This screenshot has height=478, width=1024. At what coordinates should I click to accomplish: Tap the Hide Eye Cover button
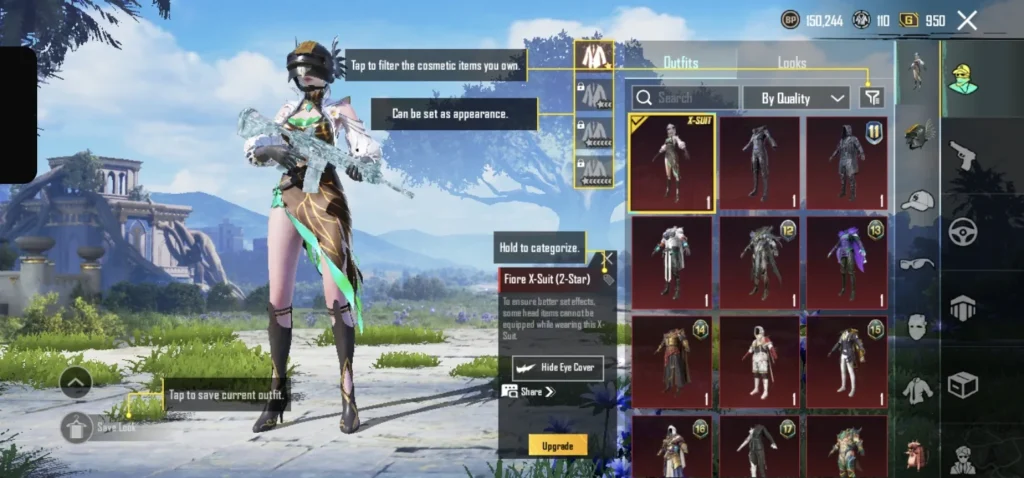coord(558,368)
